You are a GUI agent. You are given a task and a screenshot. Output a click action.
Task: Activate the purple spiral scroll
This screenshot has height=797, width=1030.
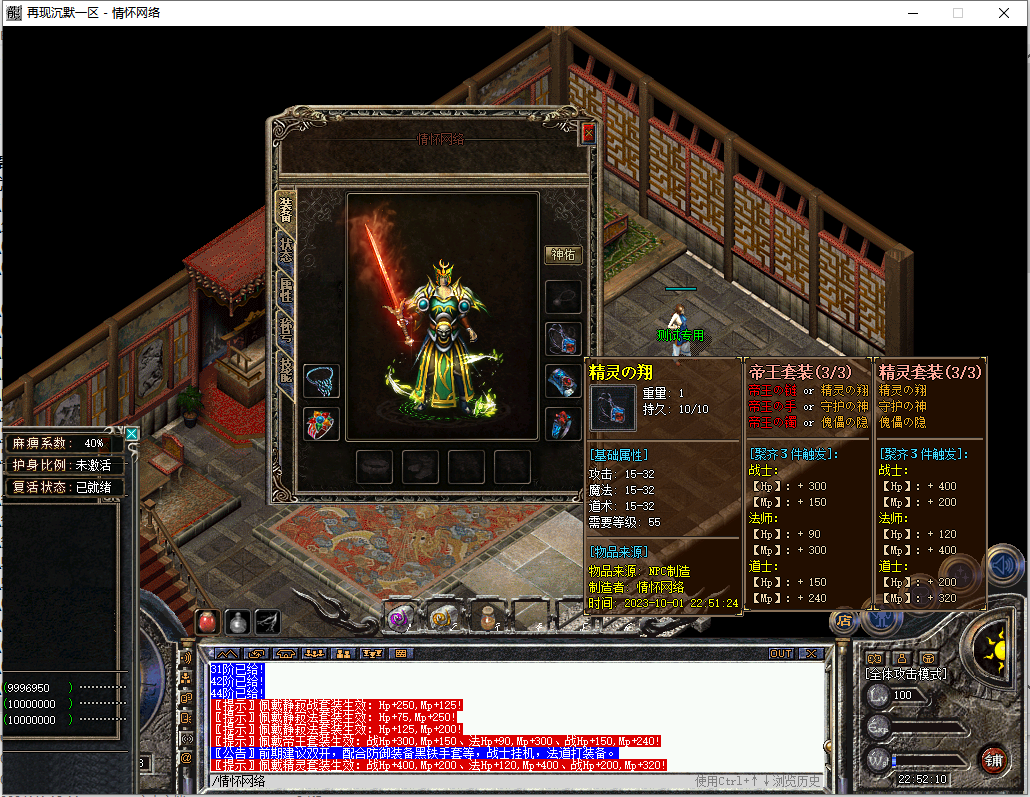pyautogui.click(x=399, y=619)
